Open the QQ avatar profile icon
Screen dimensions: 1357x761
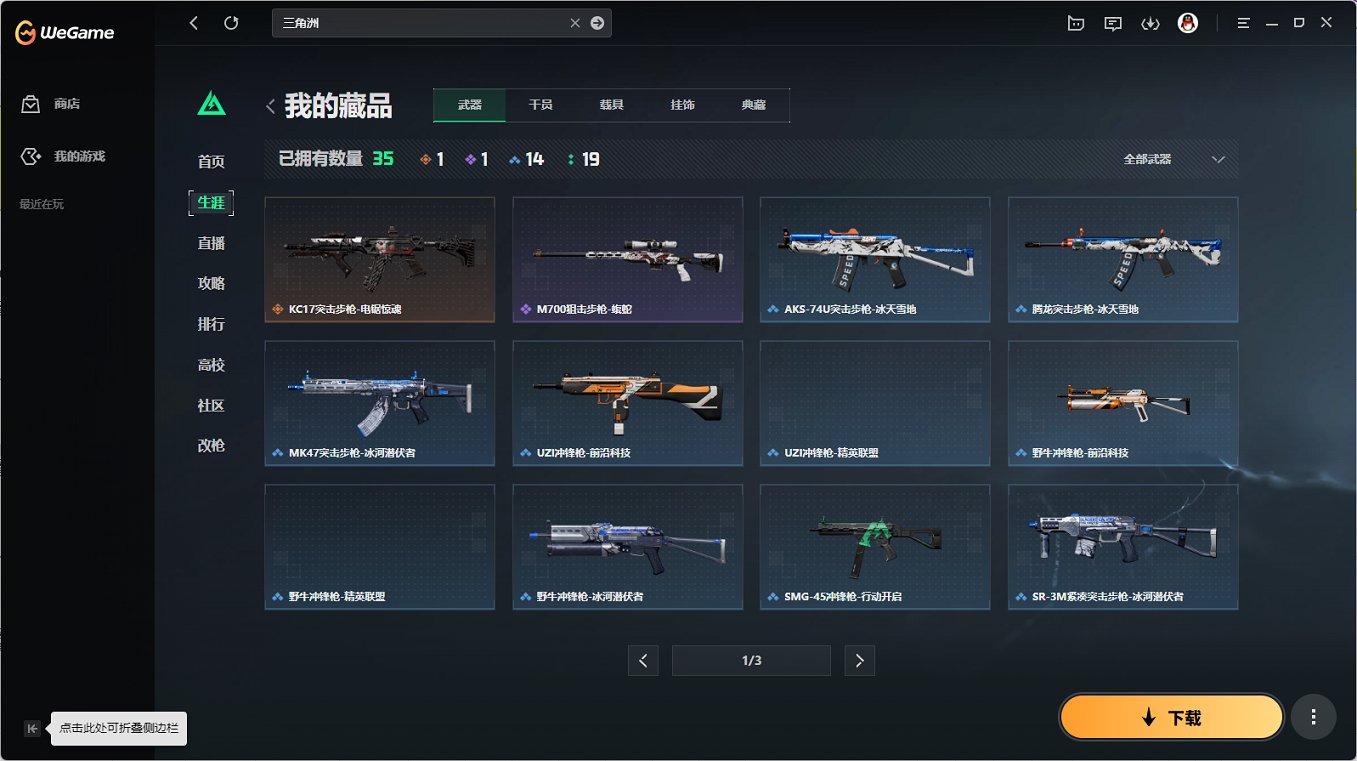tap(1188, 22)
